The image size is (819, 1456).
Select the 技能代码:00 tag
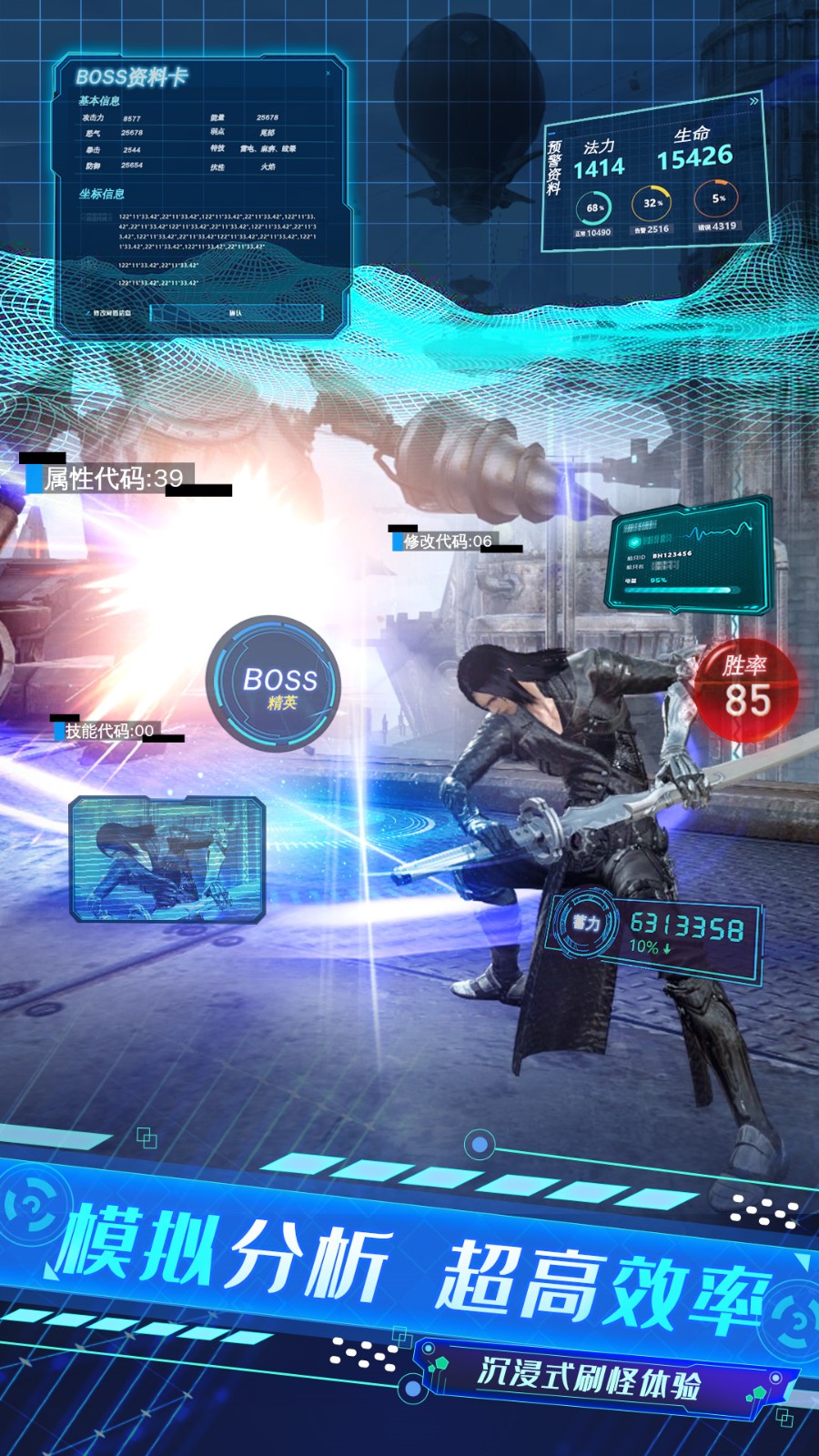click(109, 731)
